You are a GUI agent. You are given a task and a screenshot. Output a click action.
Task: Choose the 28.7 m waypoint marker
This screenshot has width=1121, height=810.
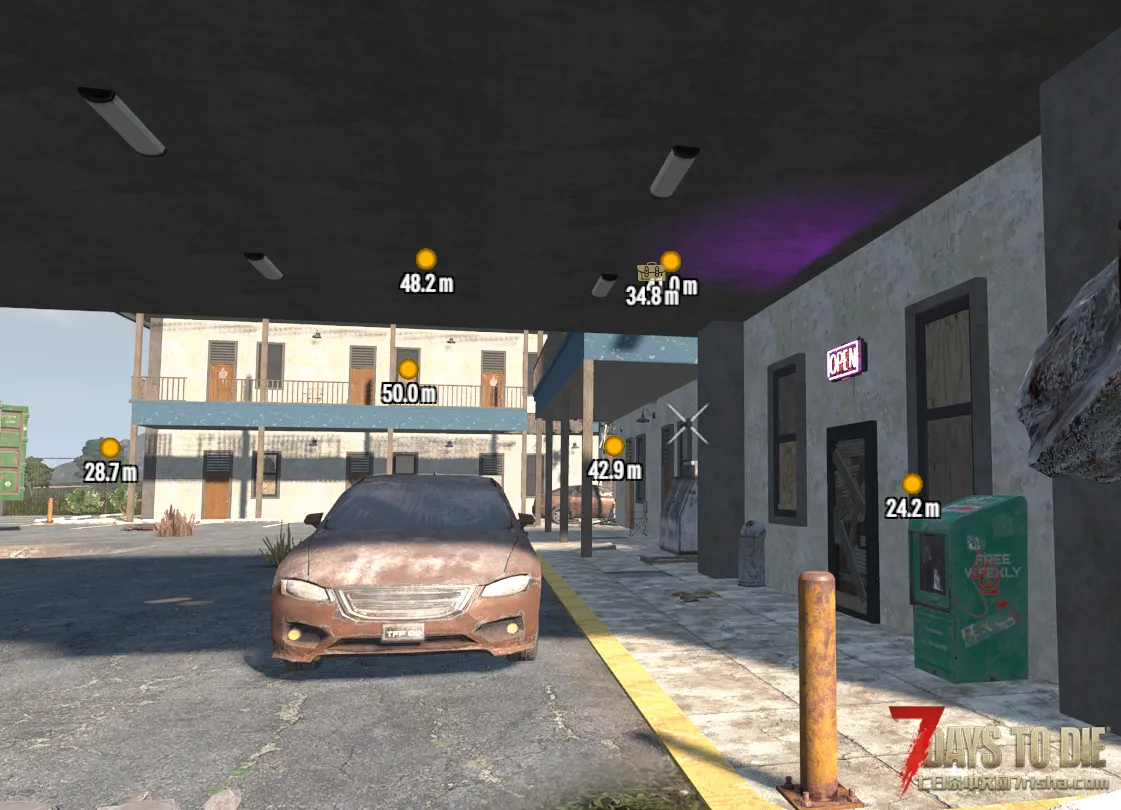(110, 448)
